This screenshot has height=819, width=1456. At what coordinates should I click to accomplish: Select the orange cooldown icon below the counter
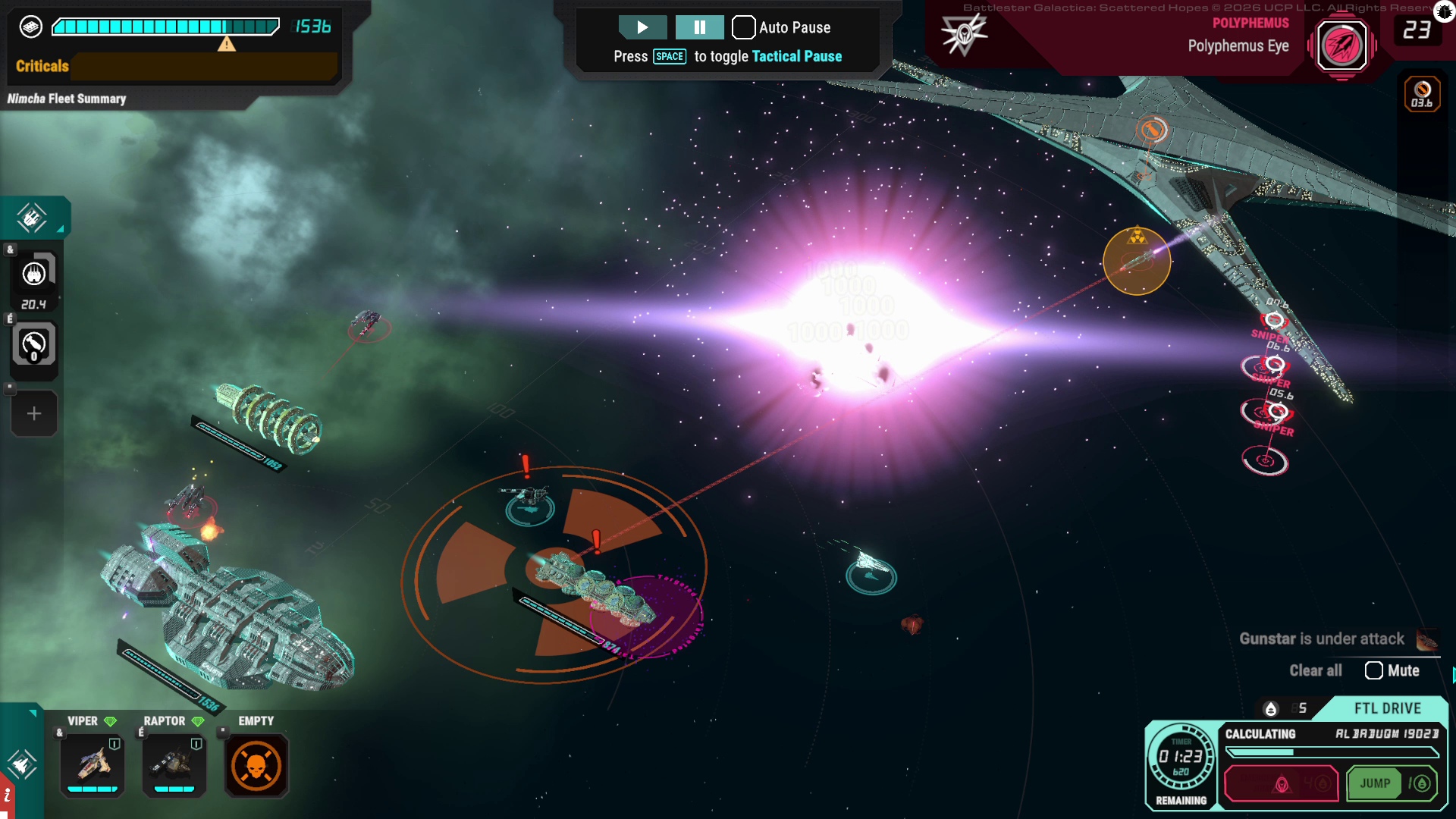point(1422,93)
